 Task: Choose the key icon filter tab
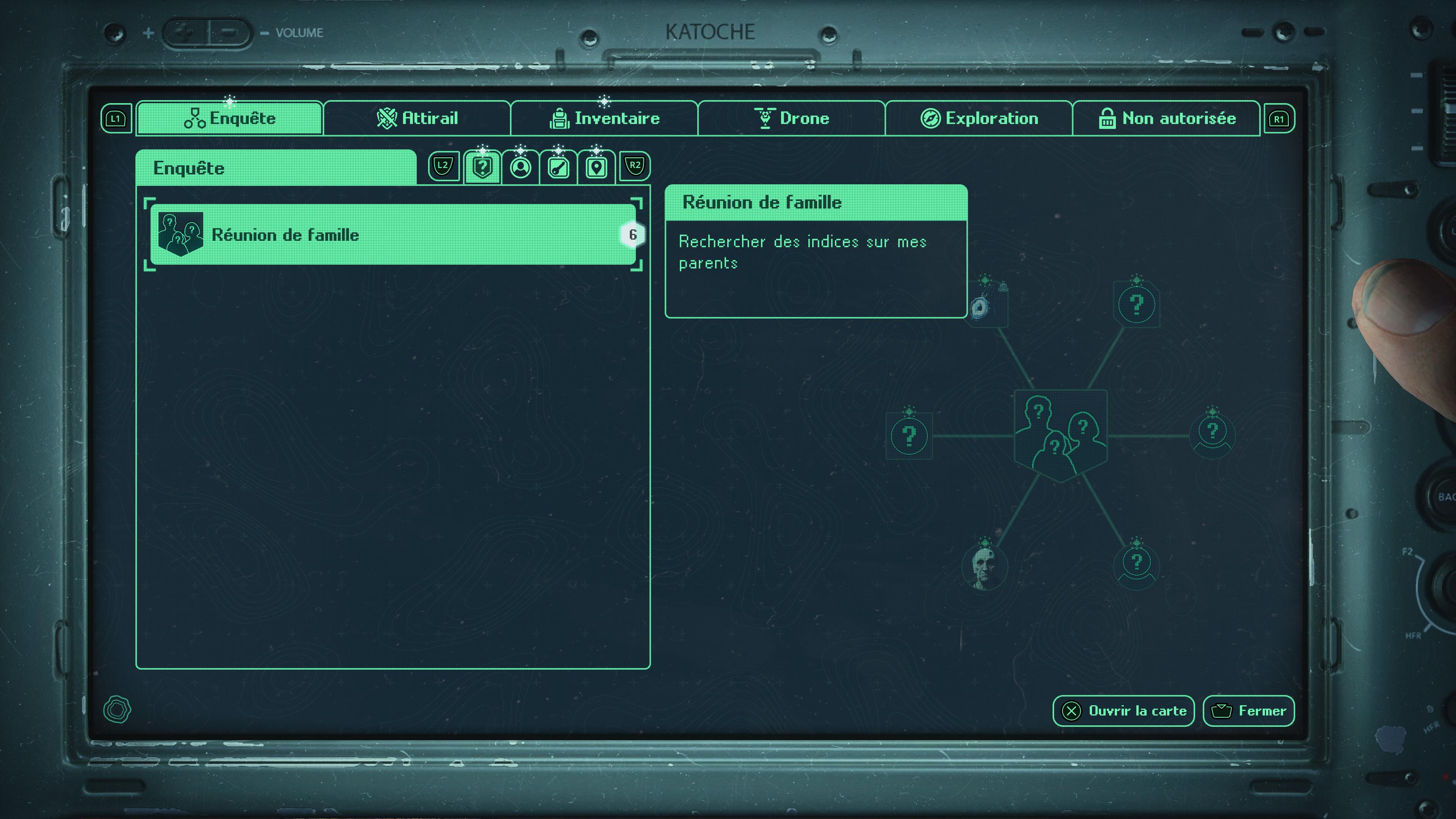[x=559, y=167]
